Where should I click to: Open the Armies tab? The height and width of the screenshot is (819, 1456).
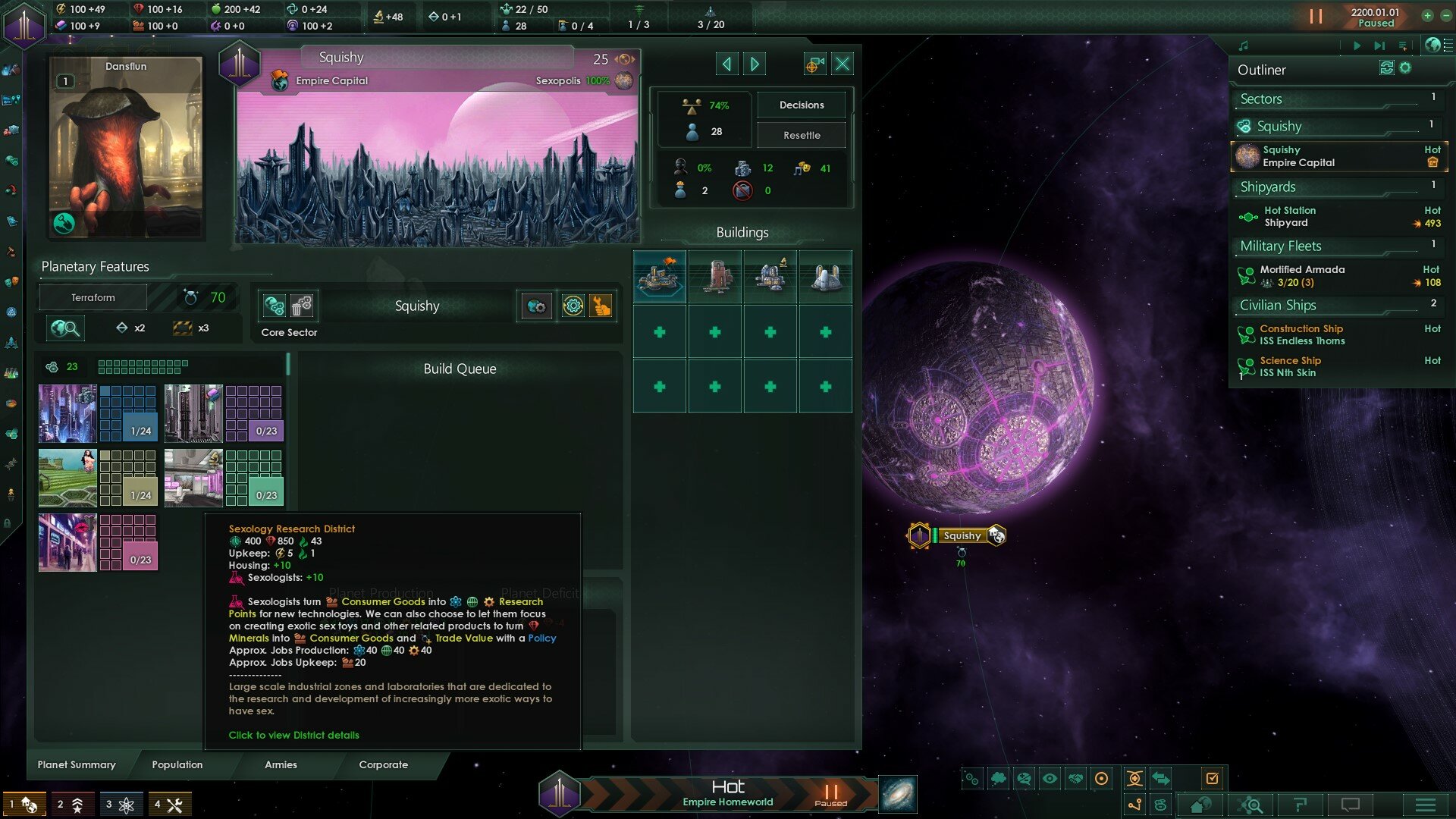(x=281, y=764)
